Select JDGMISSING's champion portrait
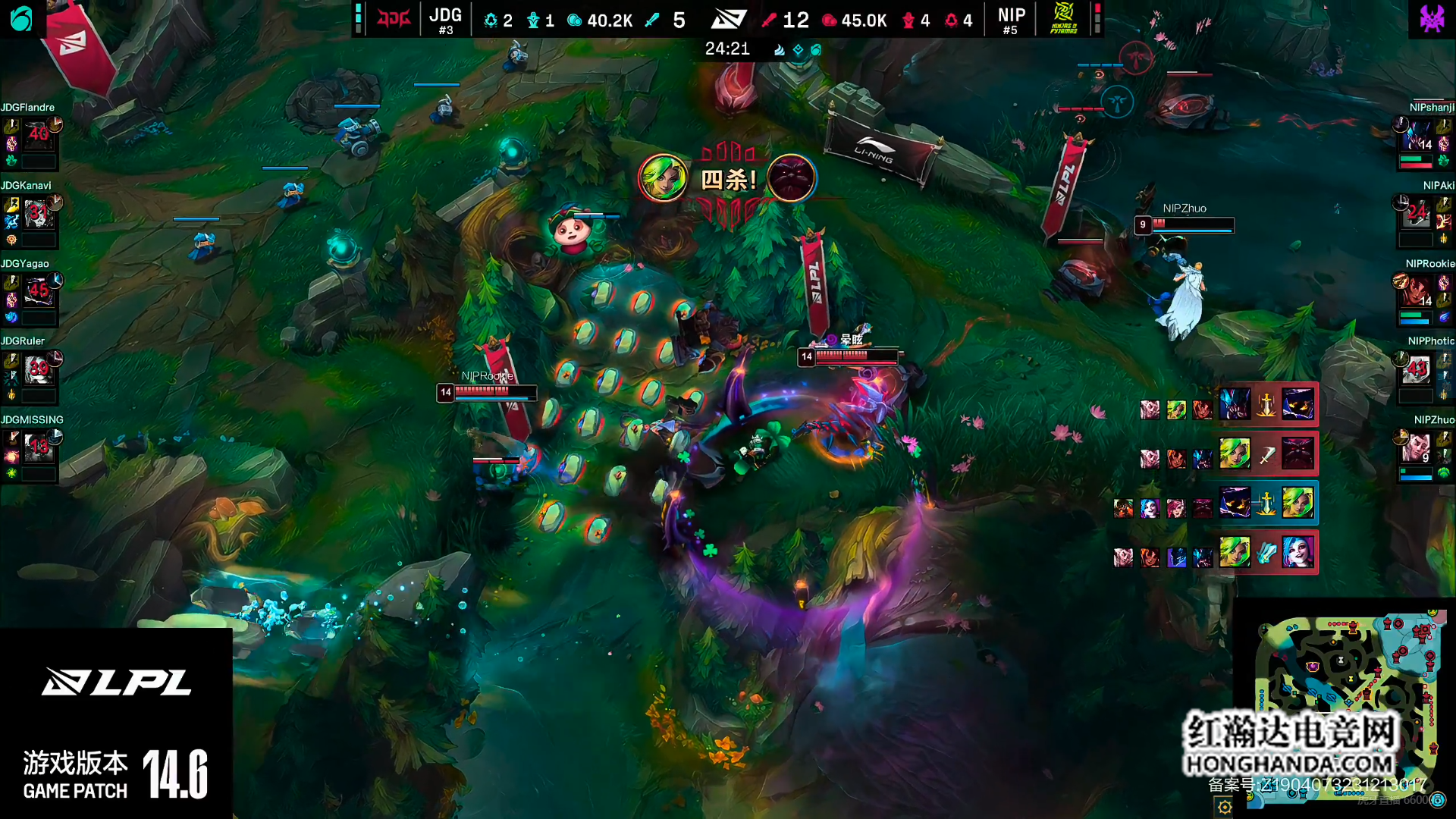This screenshot has width=1456, height=819. 38,447
